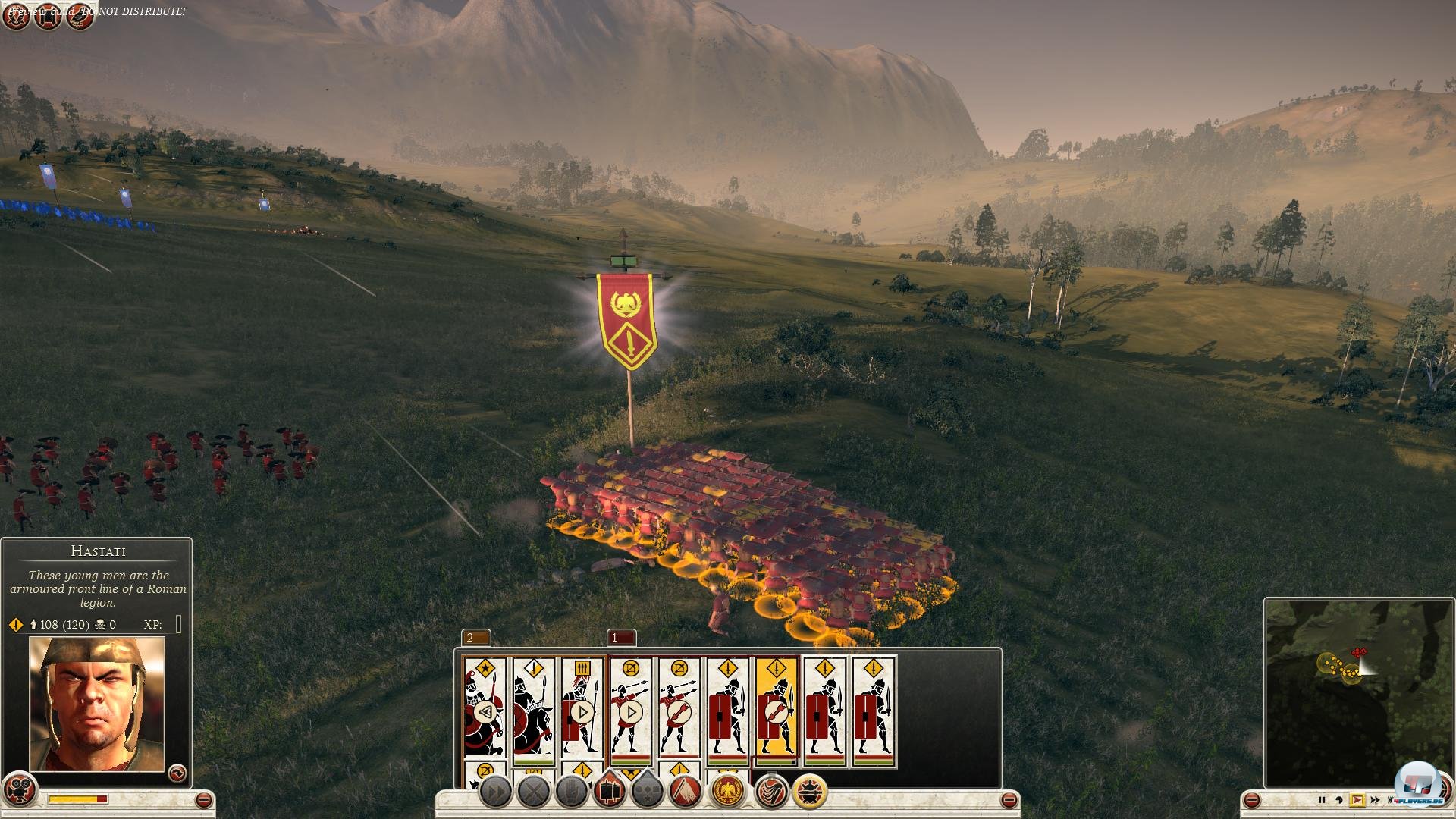Open the group formations shapes button

click(x=647, y=792)
